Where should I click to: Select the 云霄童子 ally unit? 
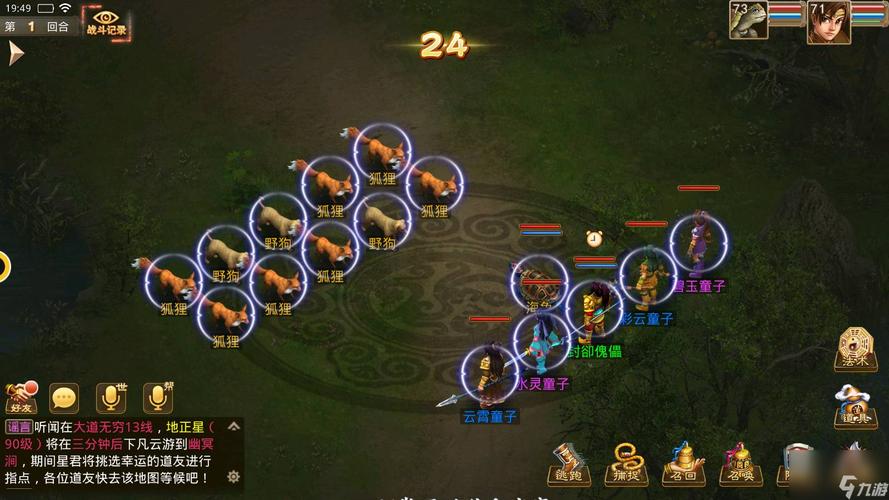(489, 378)
